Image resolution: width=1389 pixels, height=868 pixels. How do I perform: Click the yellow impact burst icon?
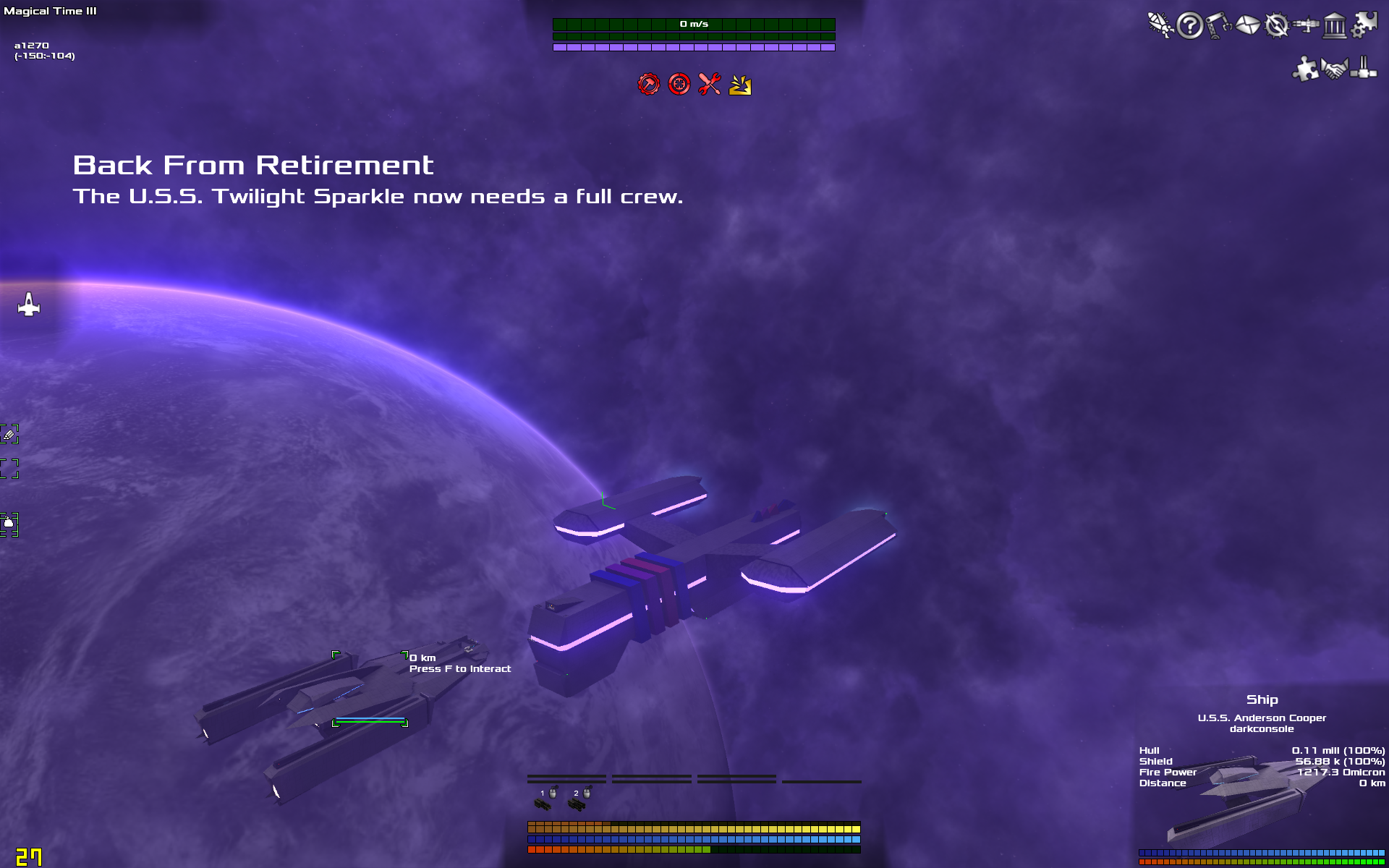740,85
